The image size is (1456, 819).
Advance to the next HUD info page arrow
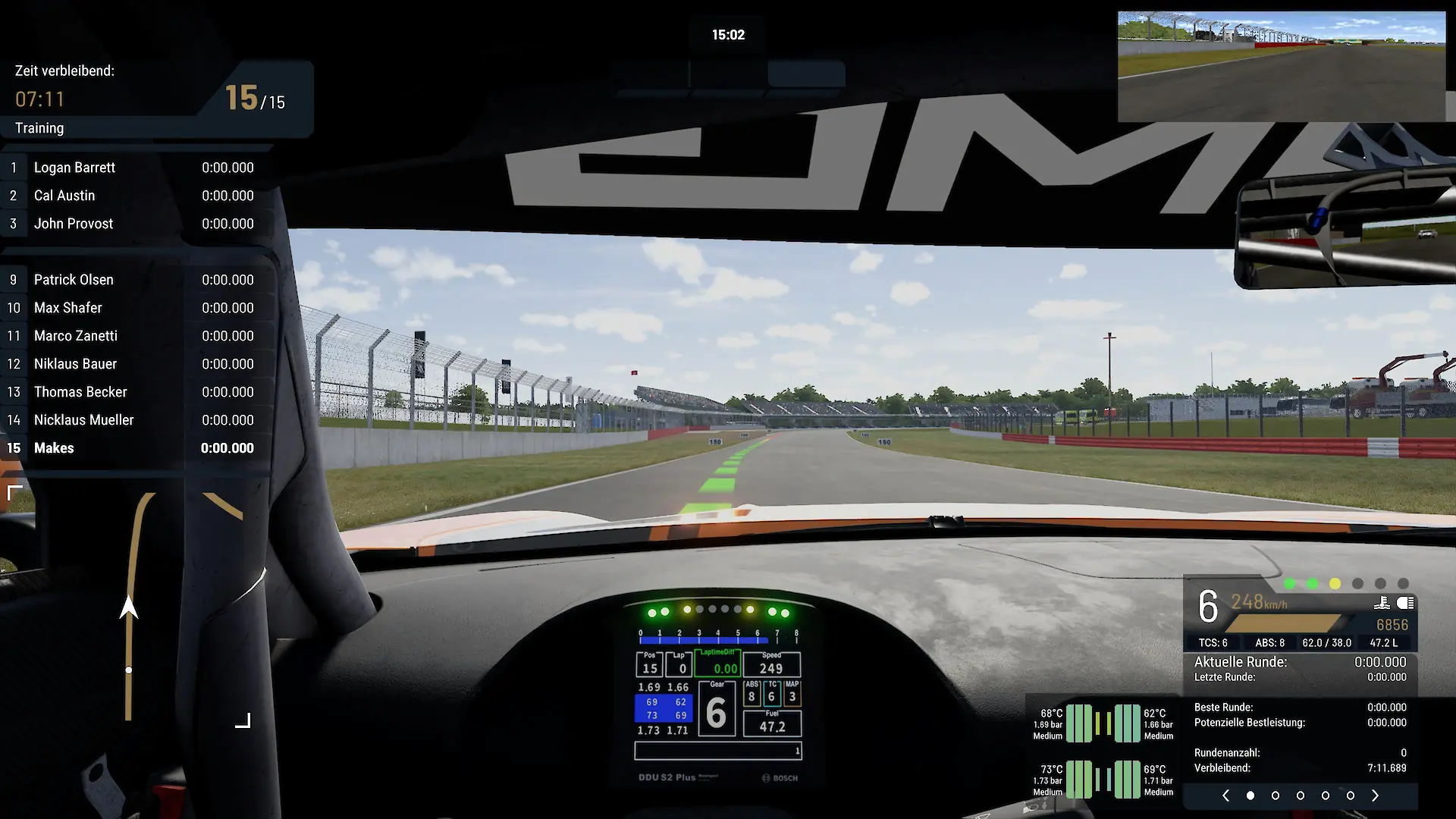coord(1375,795)
